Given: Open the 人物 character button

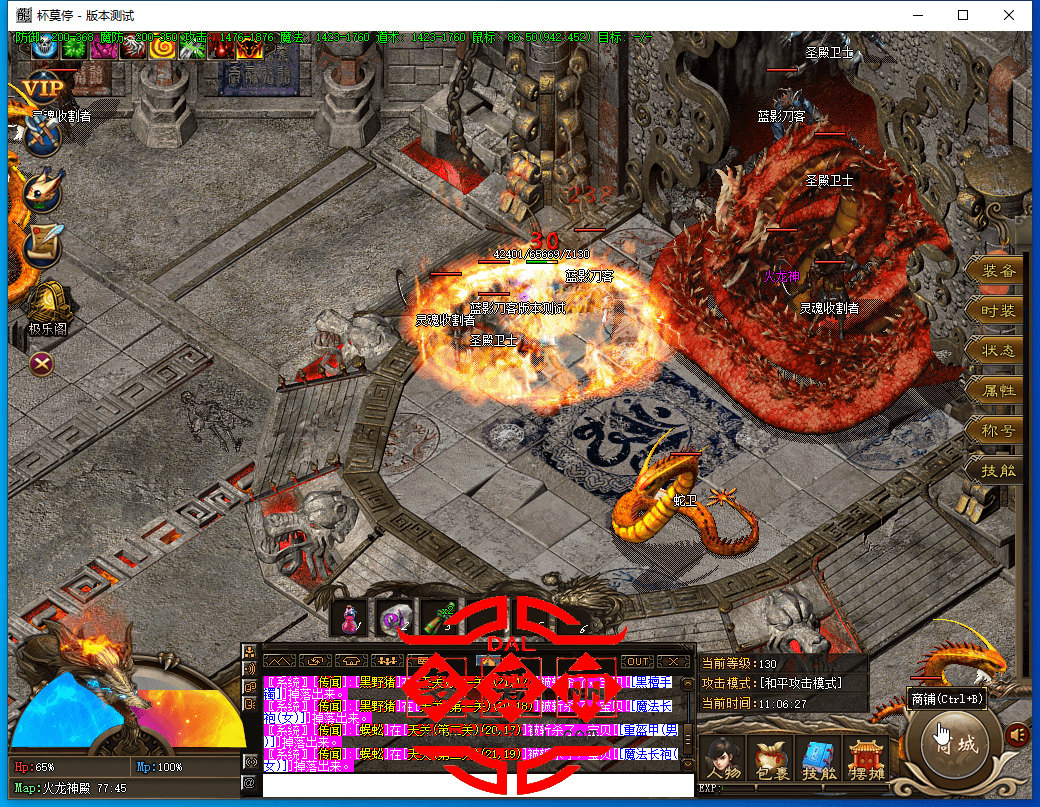Looking at the screenshot, I should click(x=722, y=759).
